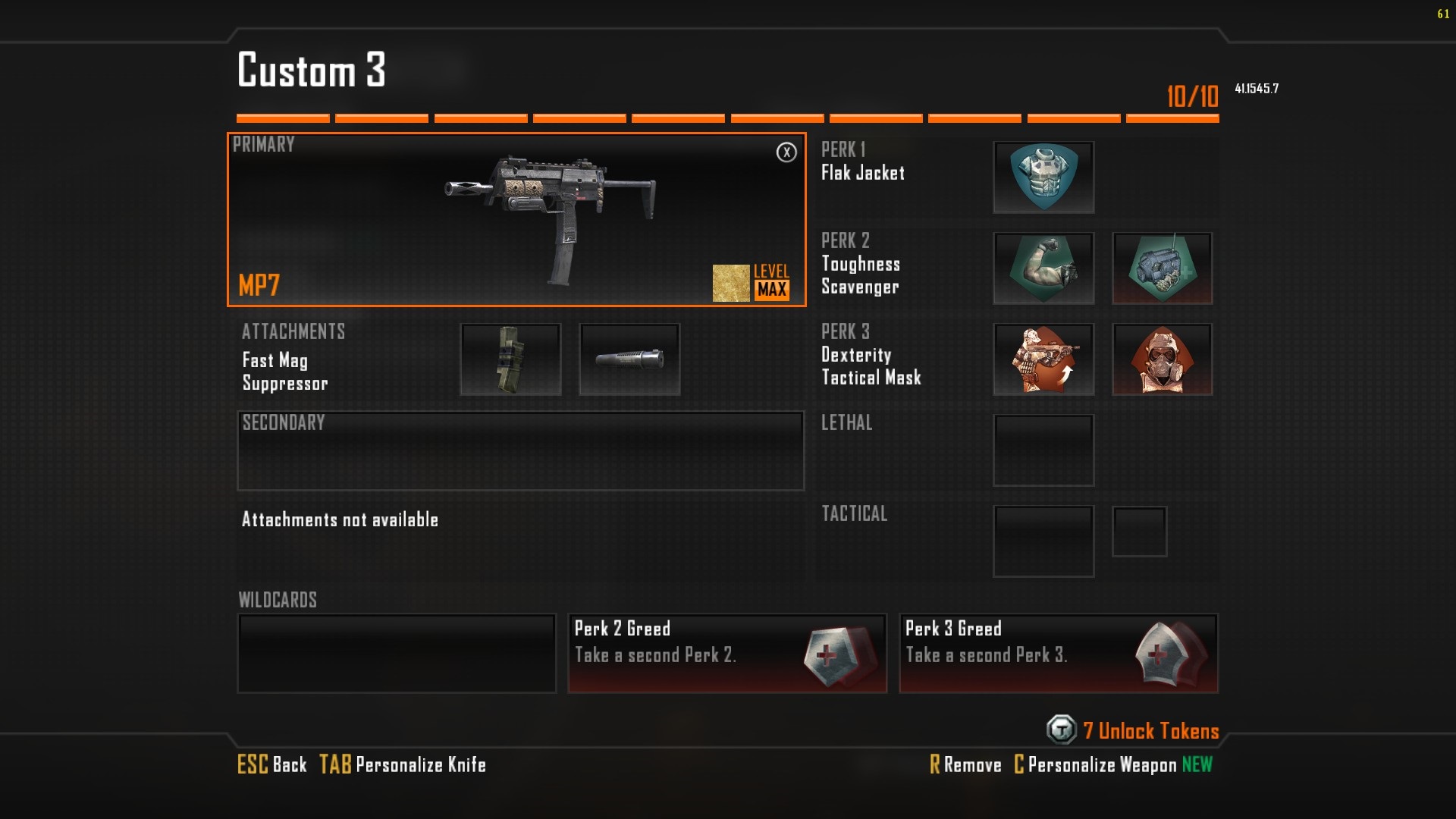Remove the primary weapon with the X button

click(x=786, y=152)
